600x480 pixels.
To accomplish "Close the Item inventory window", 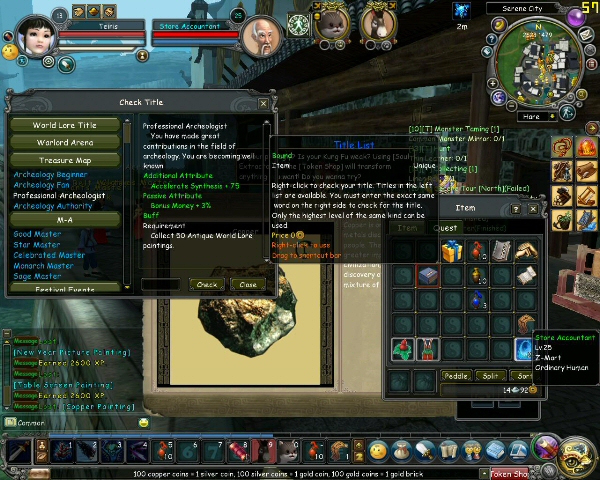I will coord(534,209).
